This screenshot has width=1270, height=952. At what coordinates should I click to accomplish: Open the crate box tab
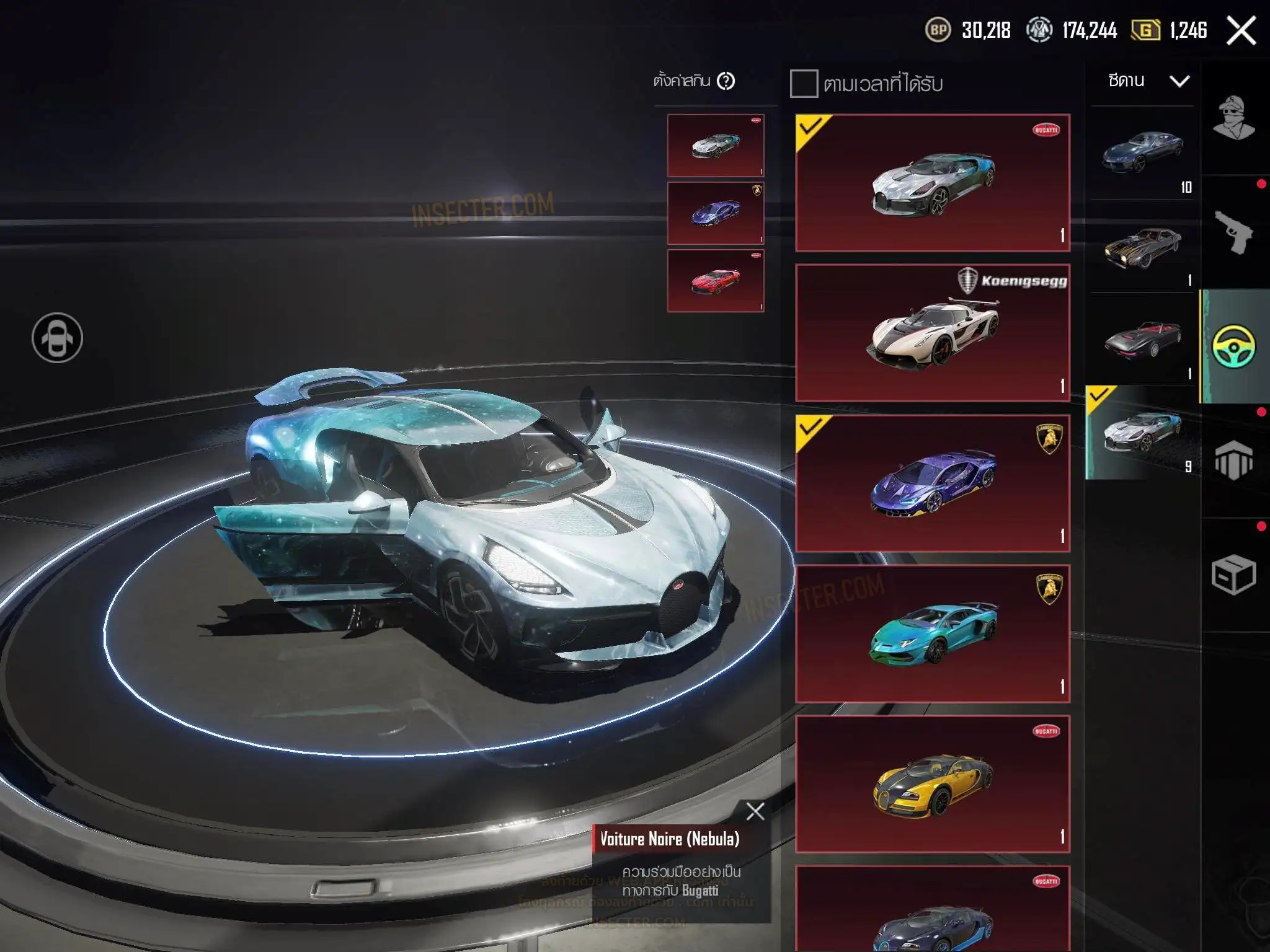(1233, 575)
